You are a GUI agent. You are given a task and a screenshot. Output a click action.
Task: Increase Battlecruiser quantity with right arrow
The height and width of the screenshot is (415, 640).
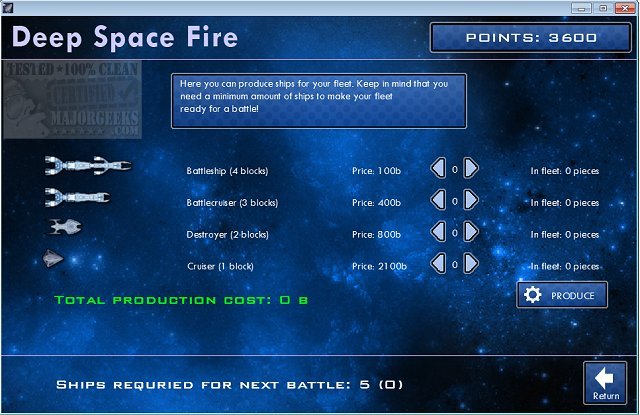(x=471, y=201)
